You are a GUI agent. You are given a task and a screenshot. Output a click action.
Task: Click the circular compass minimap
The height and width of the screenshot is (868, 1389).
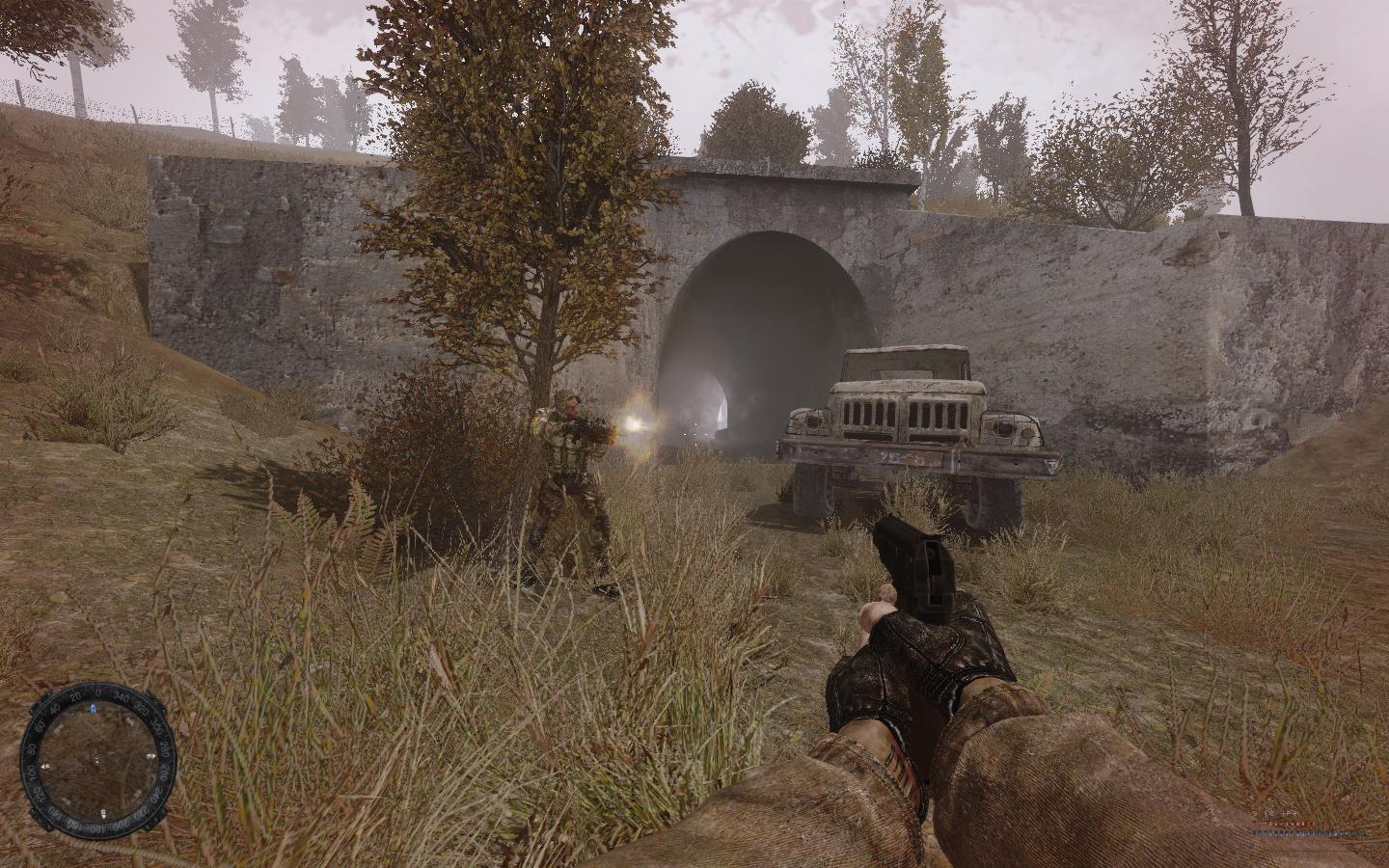(x=99, y=759)
